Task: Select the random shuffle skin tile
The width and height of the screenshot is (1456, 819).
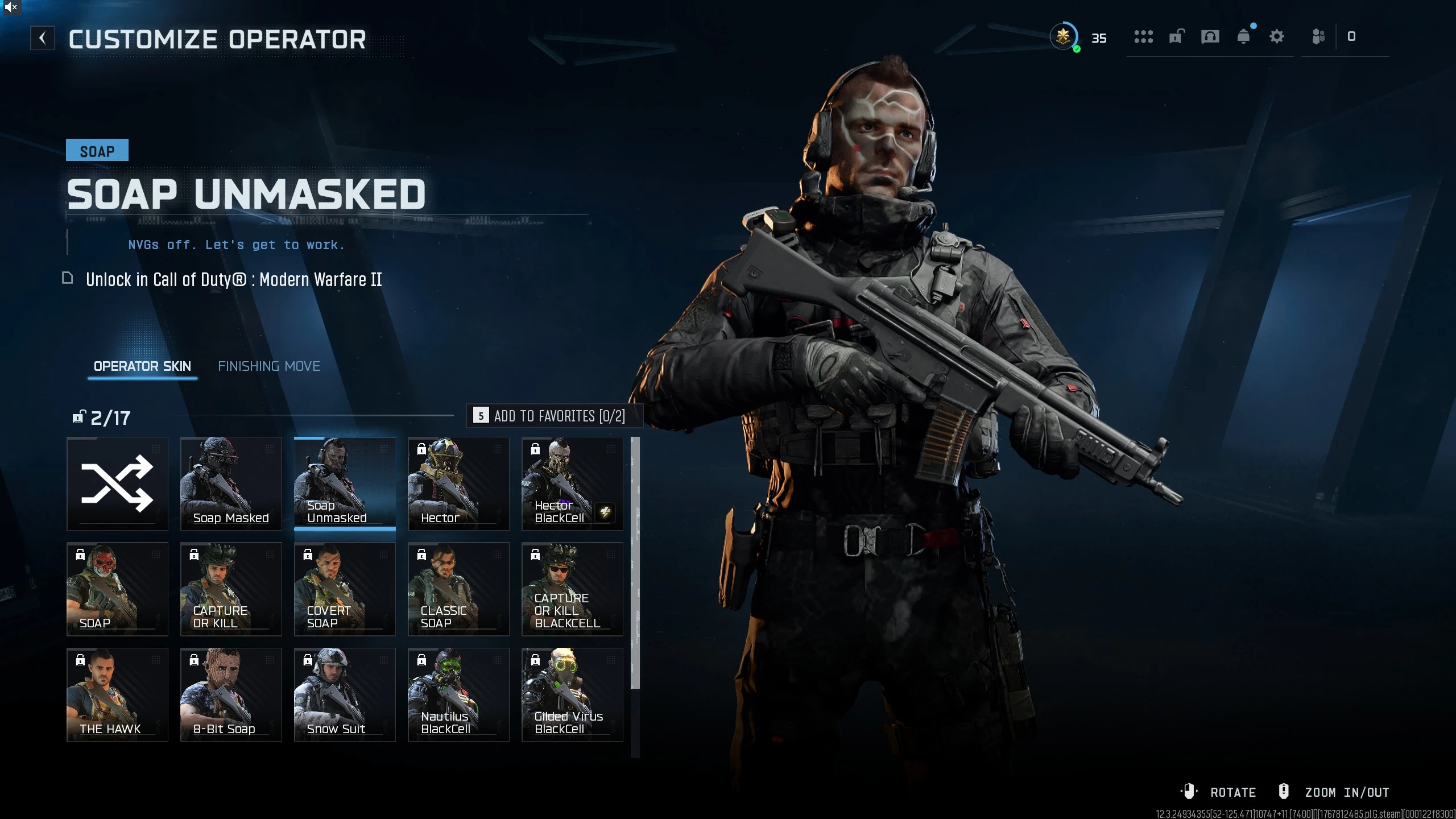Action: [117, 483]
